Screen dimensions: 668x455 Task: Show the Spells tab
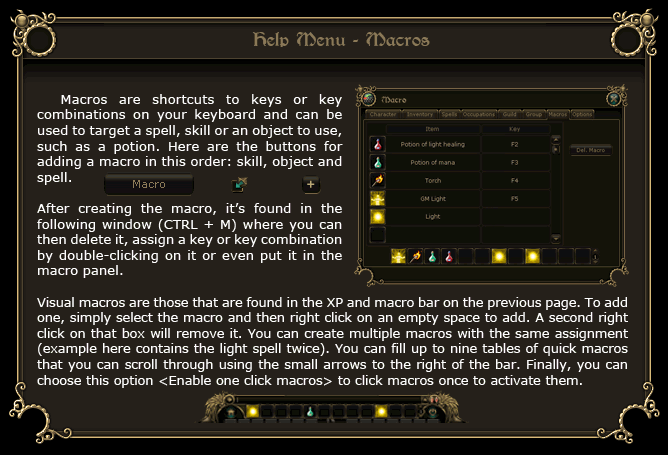pos(449,115)
